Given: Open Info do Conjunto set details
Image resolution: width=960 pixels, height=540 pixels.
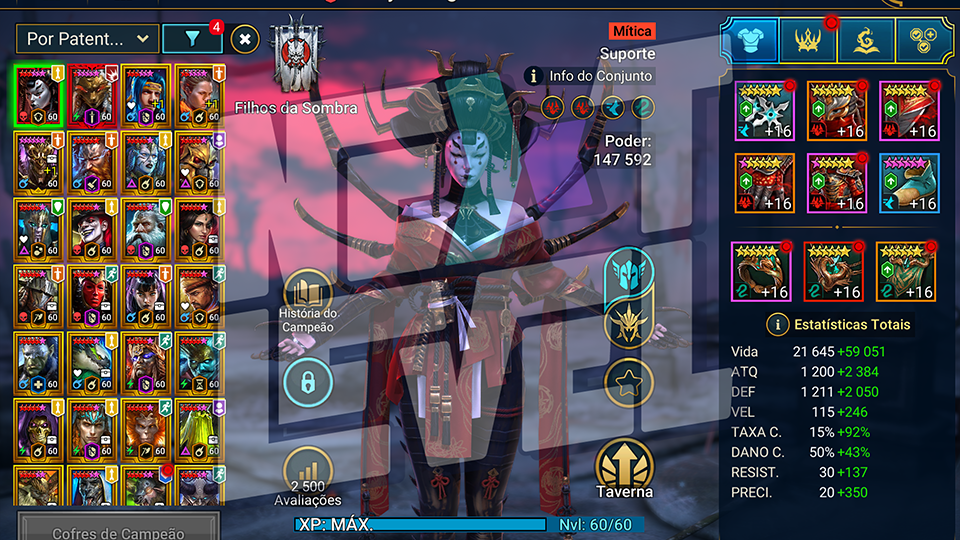Looking at the screenshot, I should (x=591, y=76).
